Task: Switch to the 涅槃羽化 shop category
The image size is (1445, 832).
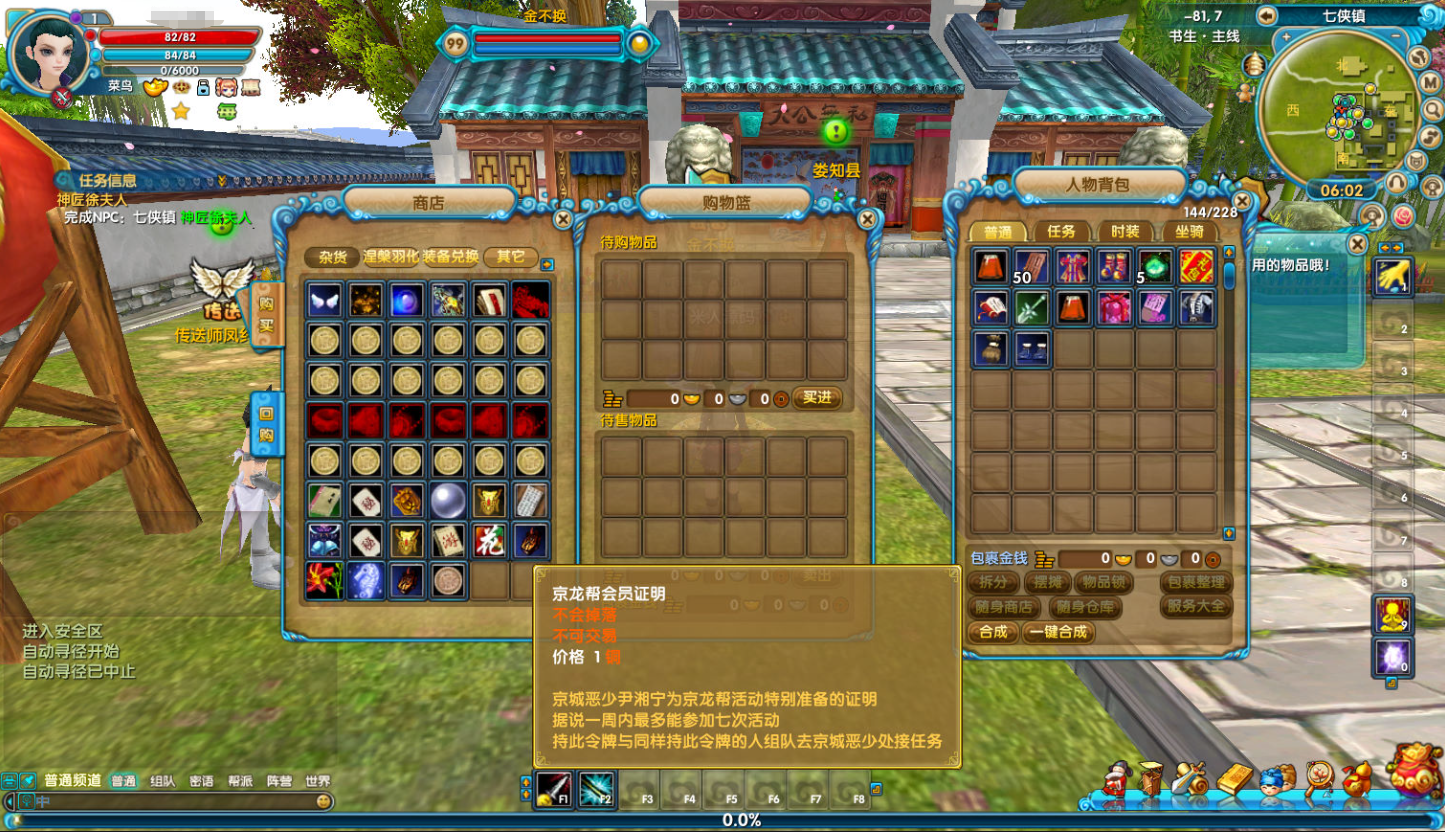Action: (x=391, y=257)
